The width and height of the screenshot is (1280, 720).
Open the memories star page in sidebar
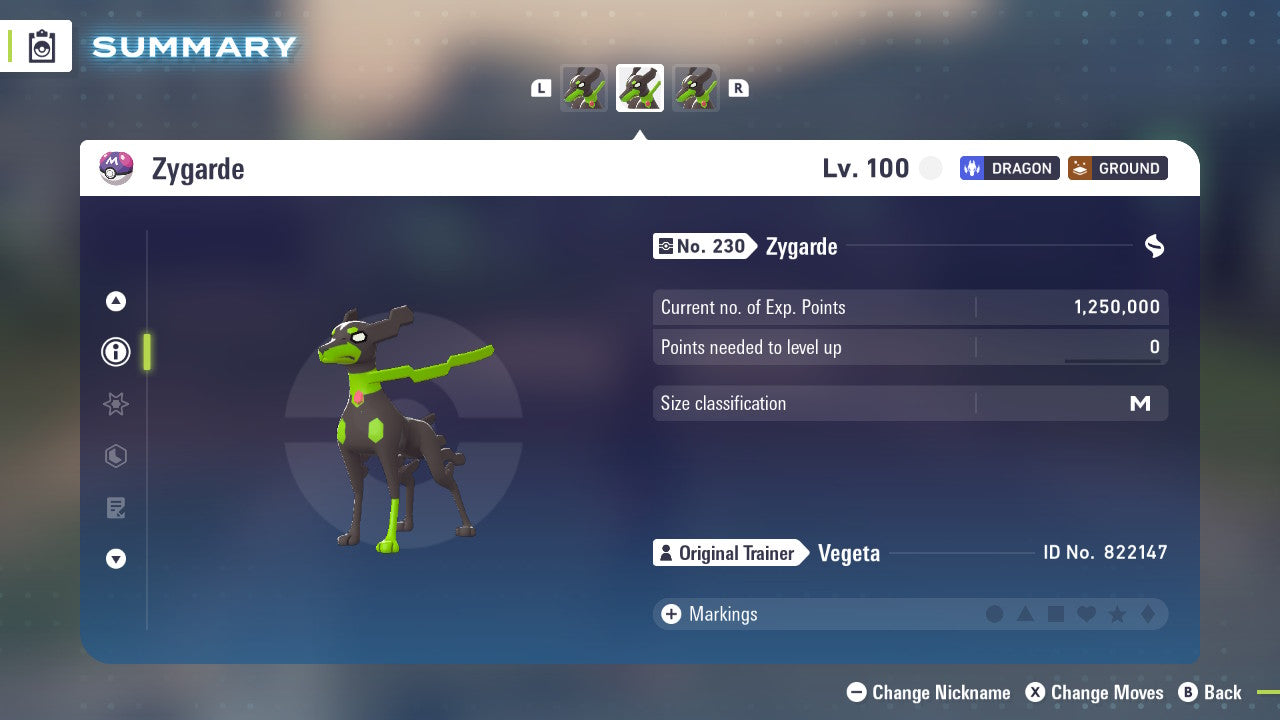tap(115, 404)
